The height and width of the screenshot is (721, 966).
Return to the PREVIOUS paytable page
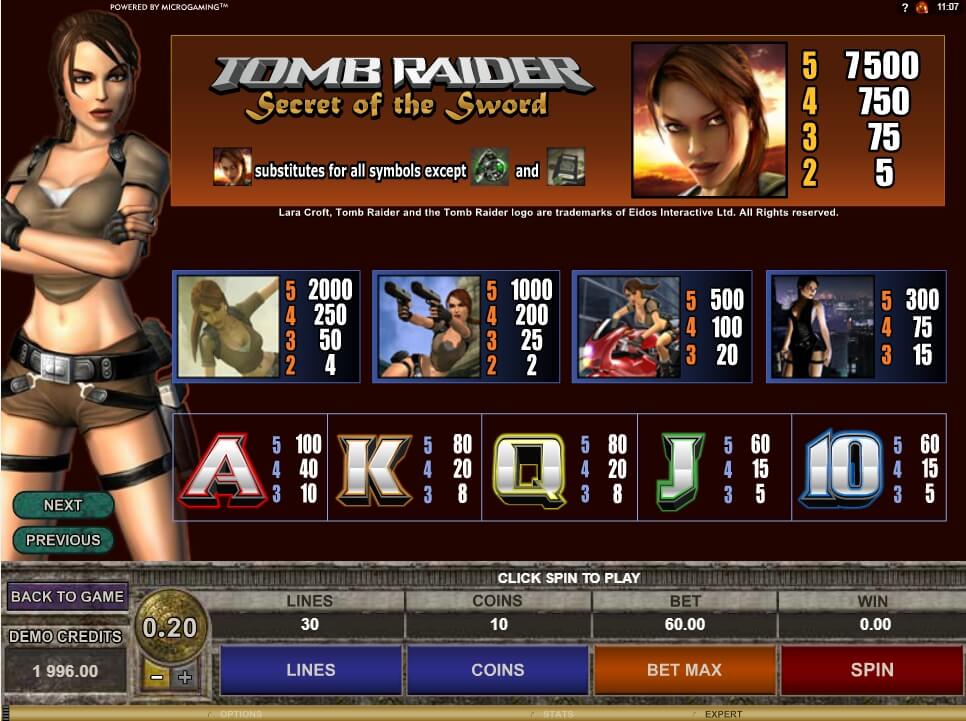63,540
